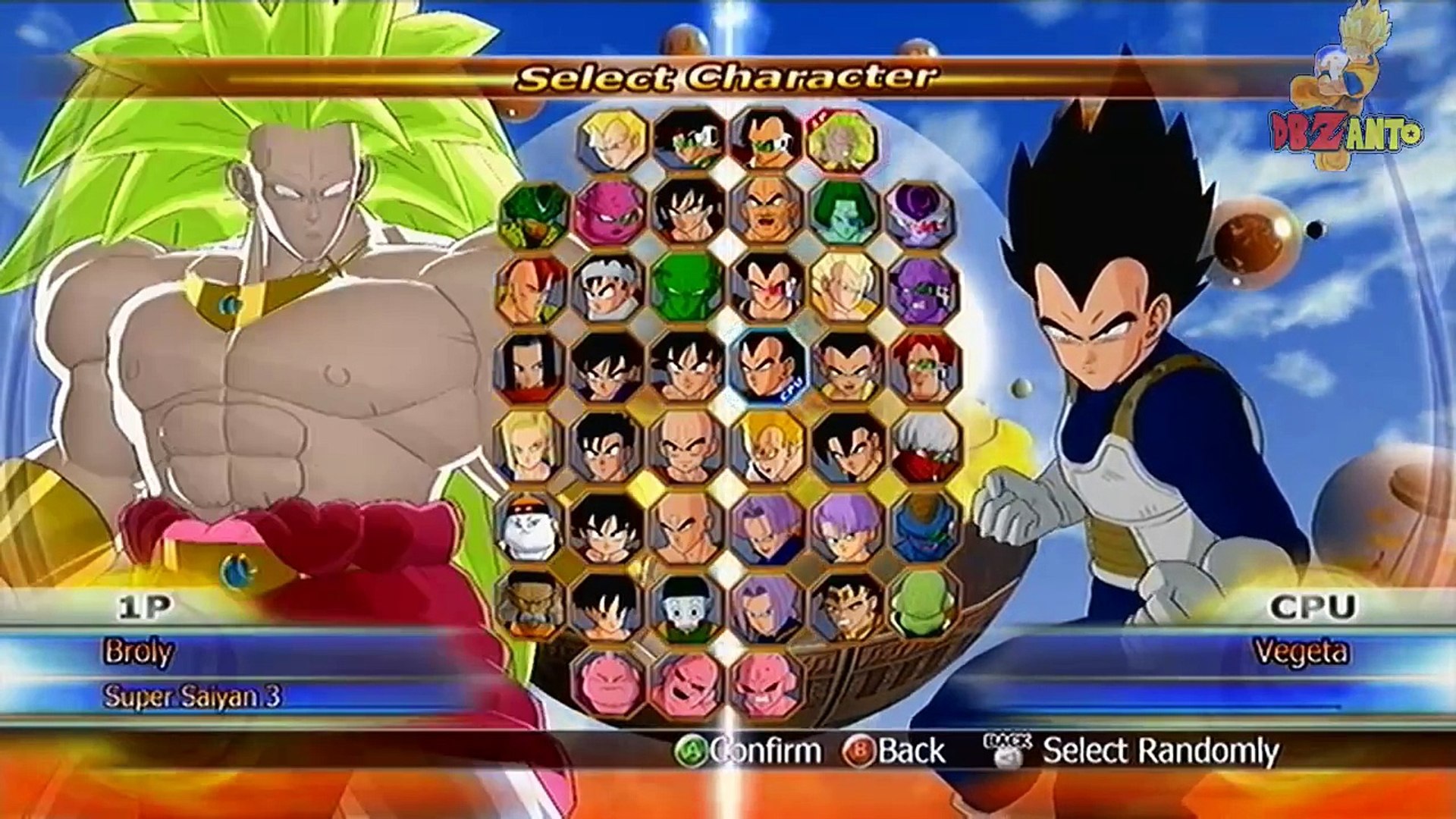This screenshot has width=1456, height=819.
Task: Select Broly's green-haired portrait tile
Action: (x=841, y=140)
